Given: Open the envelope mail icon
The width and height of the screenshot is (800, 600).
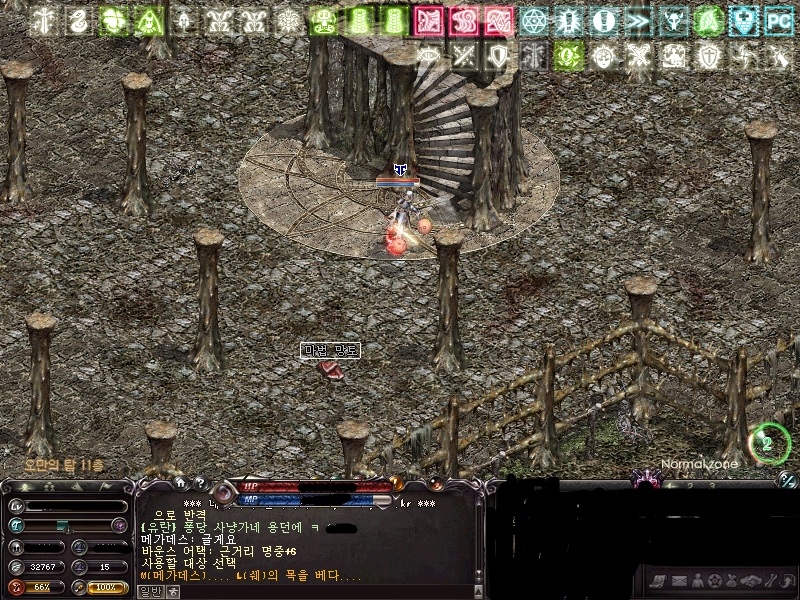Looking at the screenshot, I should coord(680,580).
